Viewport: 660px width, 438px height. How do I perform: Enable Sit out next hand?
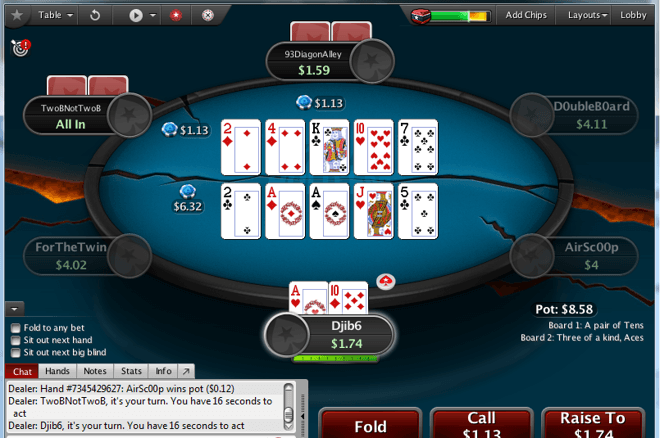pyautogui.click(x=15, y=340)
